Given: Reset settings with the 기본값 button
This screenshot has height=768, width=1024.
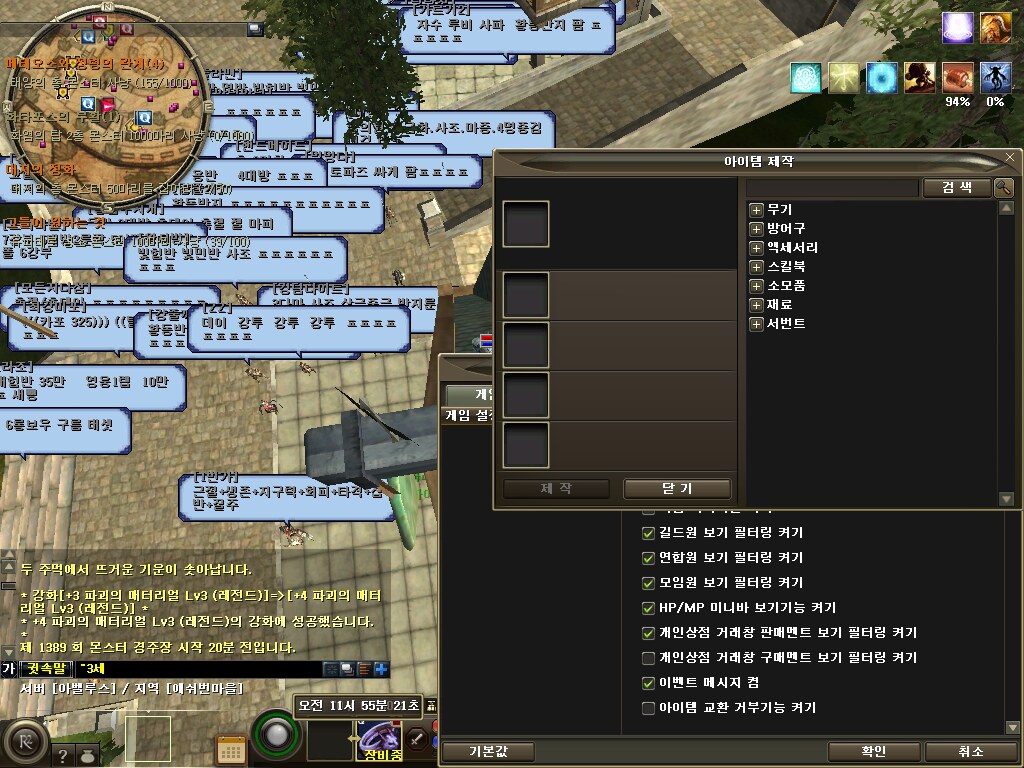Looking at the screenshot, I should (489, 752).
